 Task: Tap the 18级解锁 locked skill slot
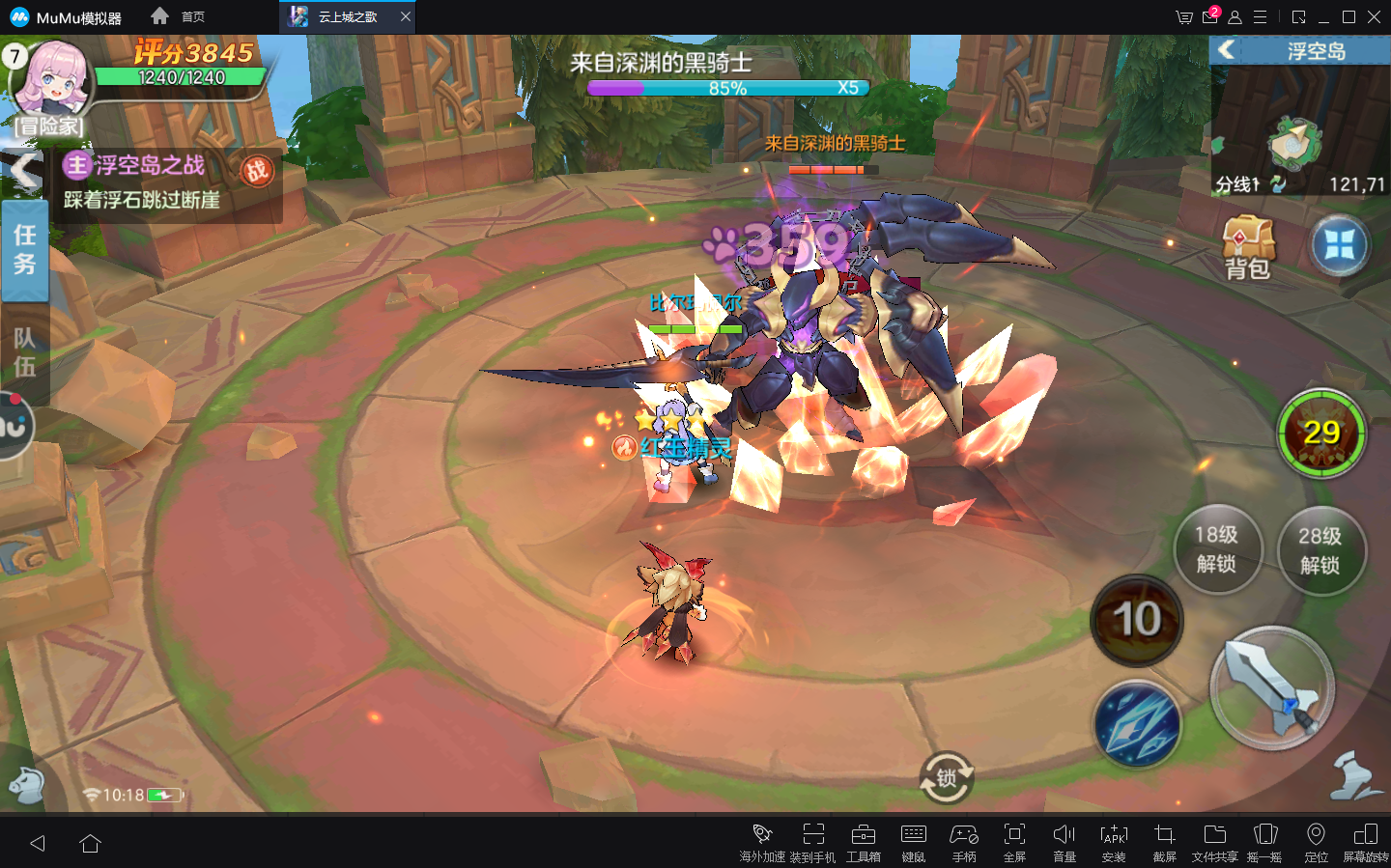[x=1216, y=549]
